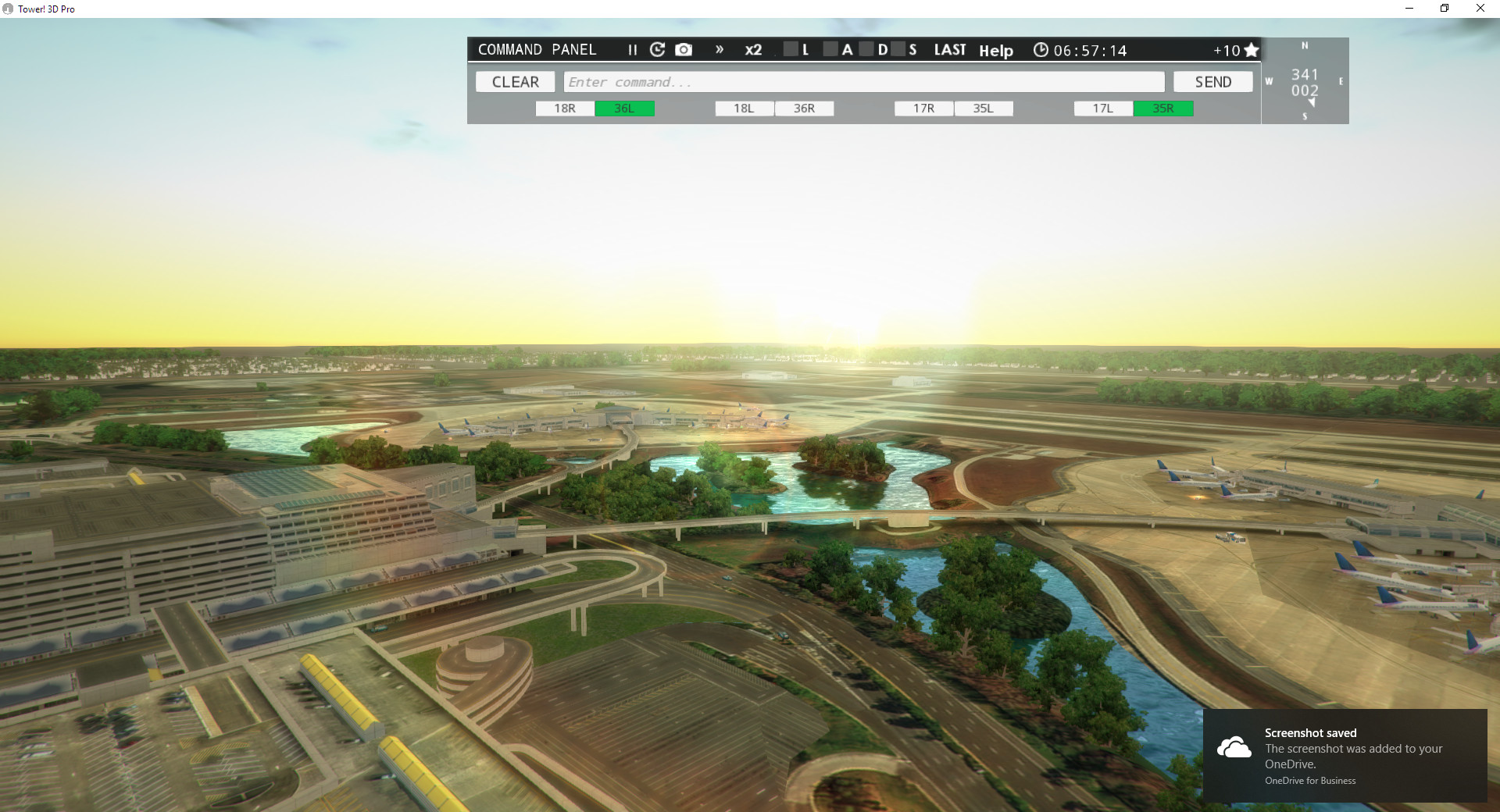Take a screenshot with the camera icon
Image resolution: width=1500 pixels, height=812 pixels.
click(684, 49)
